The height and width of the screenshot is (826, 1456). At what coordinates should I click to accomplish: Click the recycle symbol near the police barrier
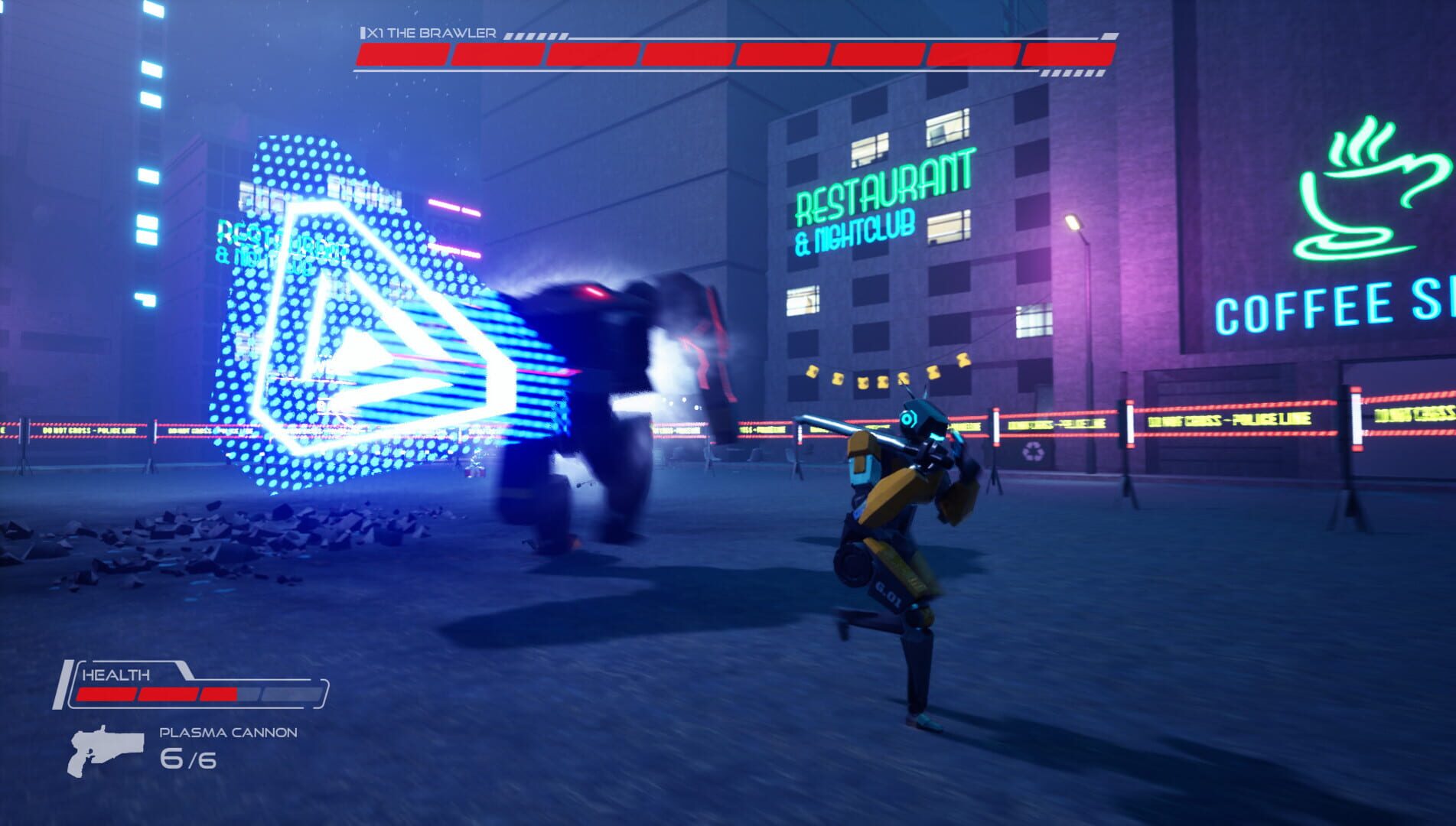pyautogui.click(x=1034, y=452)
